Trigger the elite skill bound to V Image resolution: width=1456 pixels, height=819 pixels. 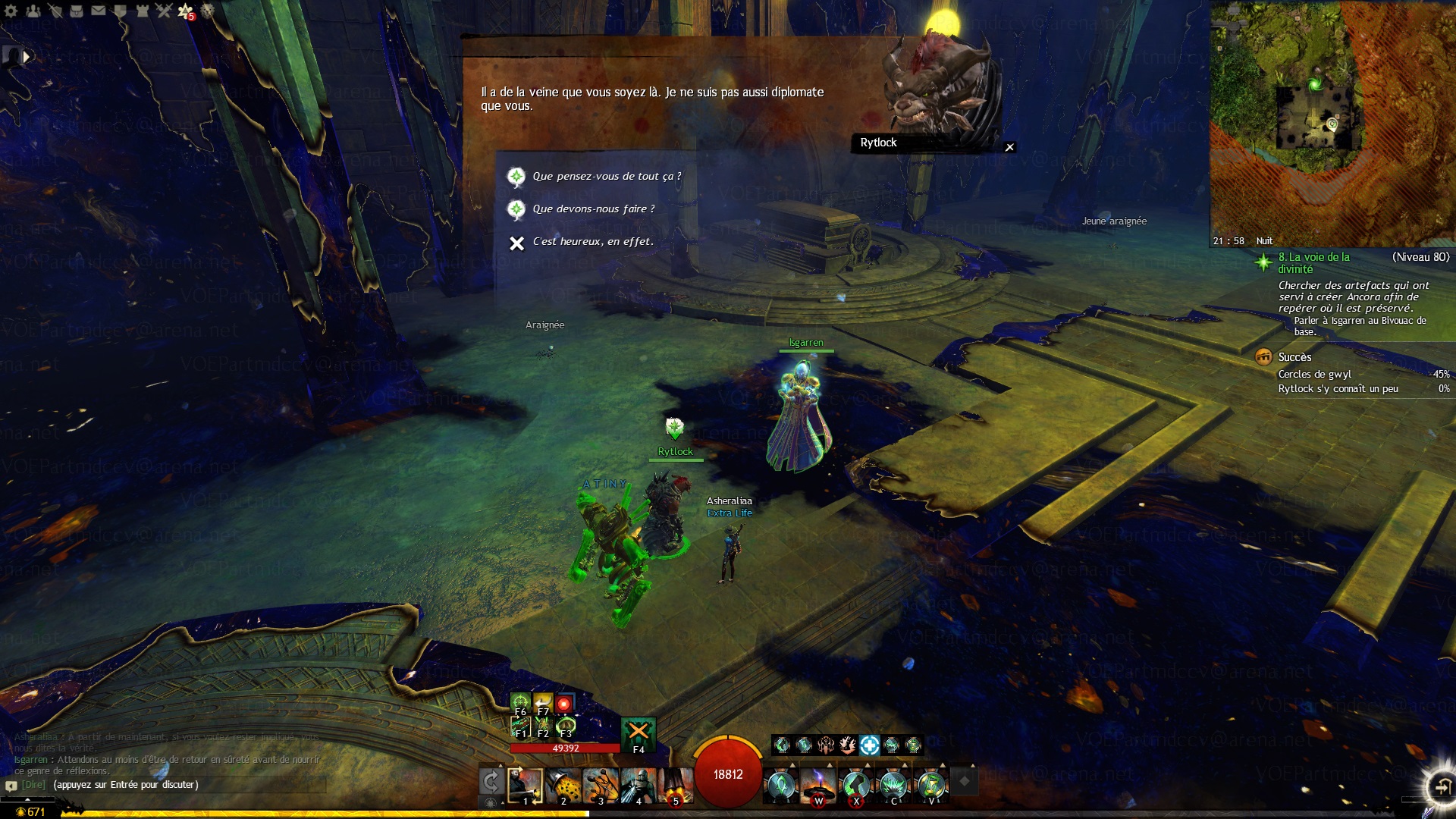930,785
